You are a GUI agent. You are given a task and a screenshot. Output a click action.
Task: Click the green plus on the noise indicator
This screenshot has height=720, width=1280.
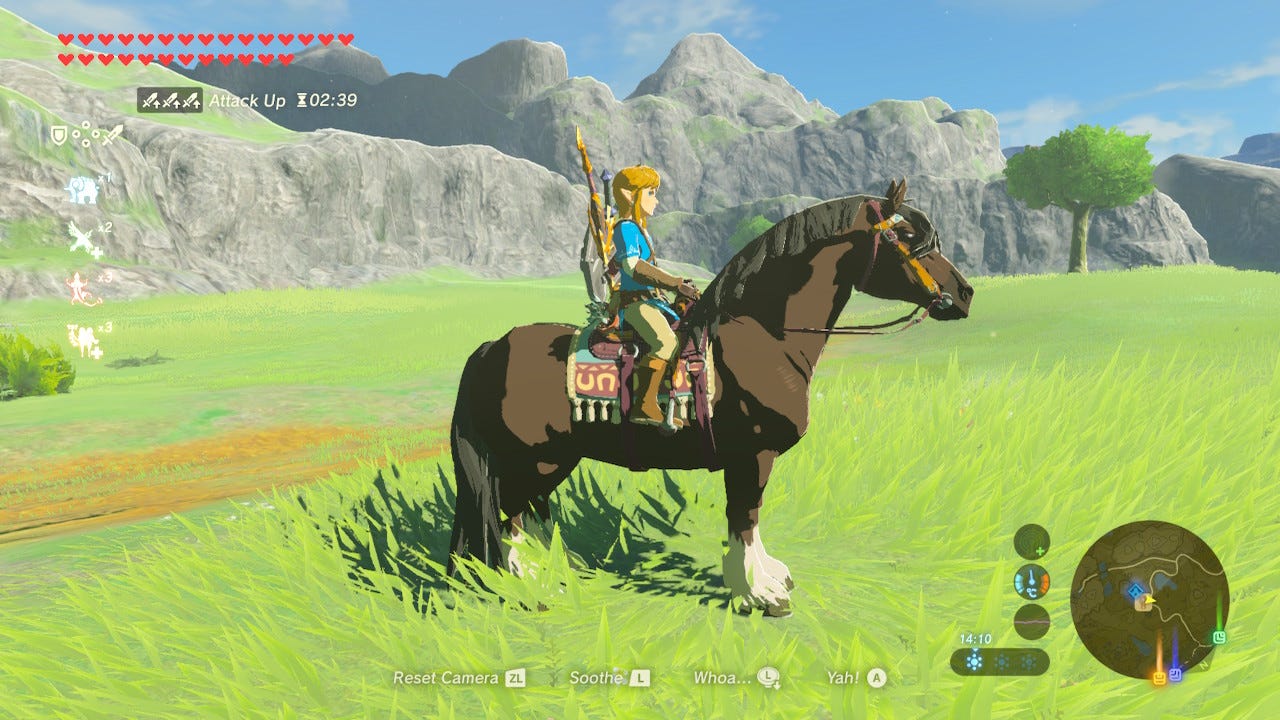(x=1040, y=551)
